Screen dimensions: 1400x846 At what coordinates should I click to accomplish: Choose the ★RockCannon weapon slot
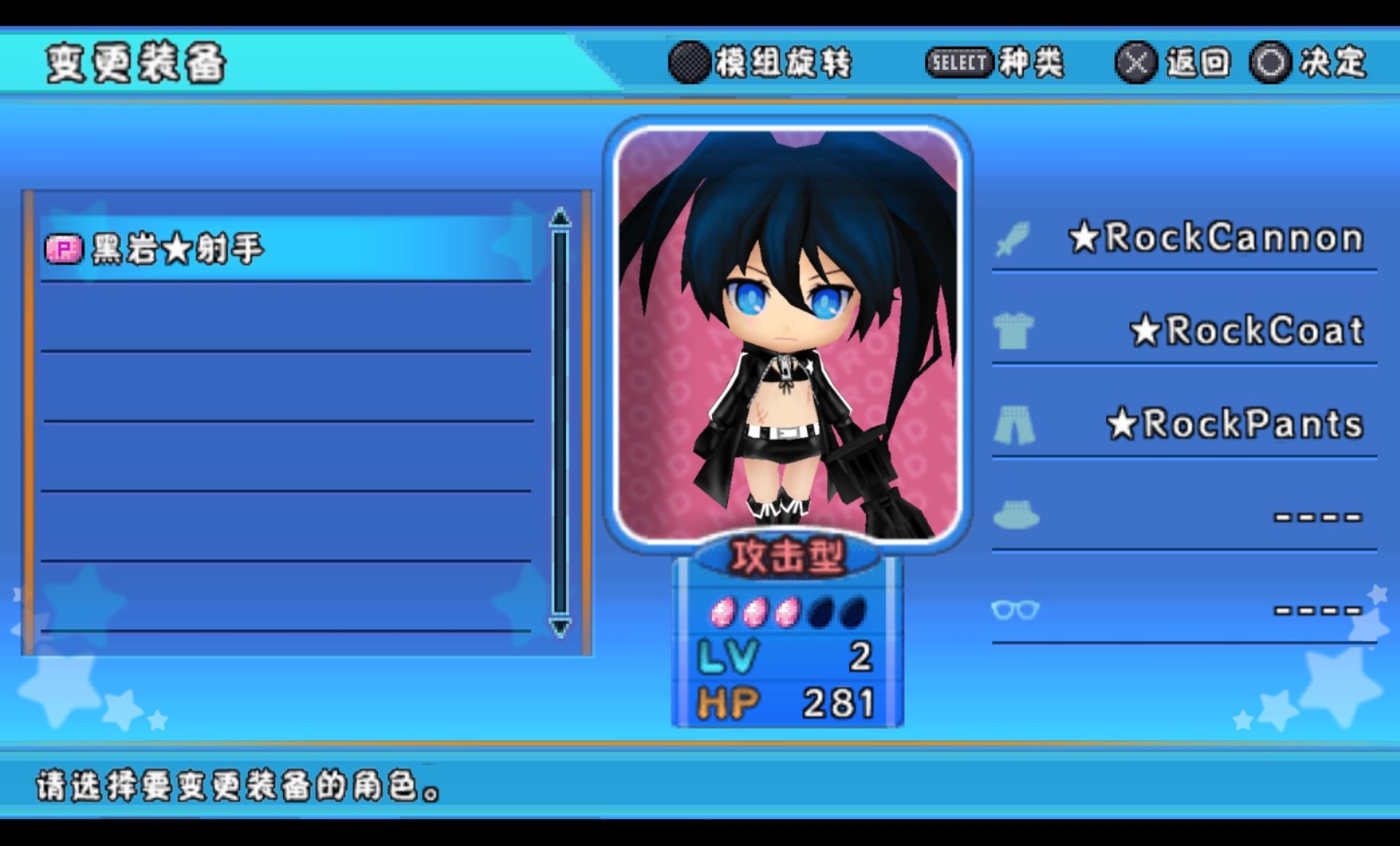1183,238
